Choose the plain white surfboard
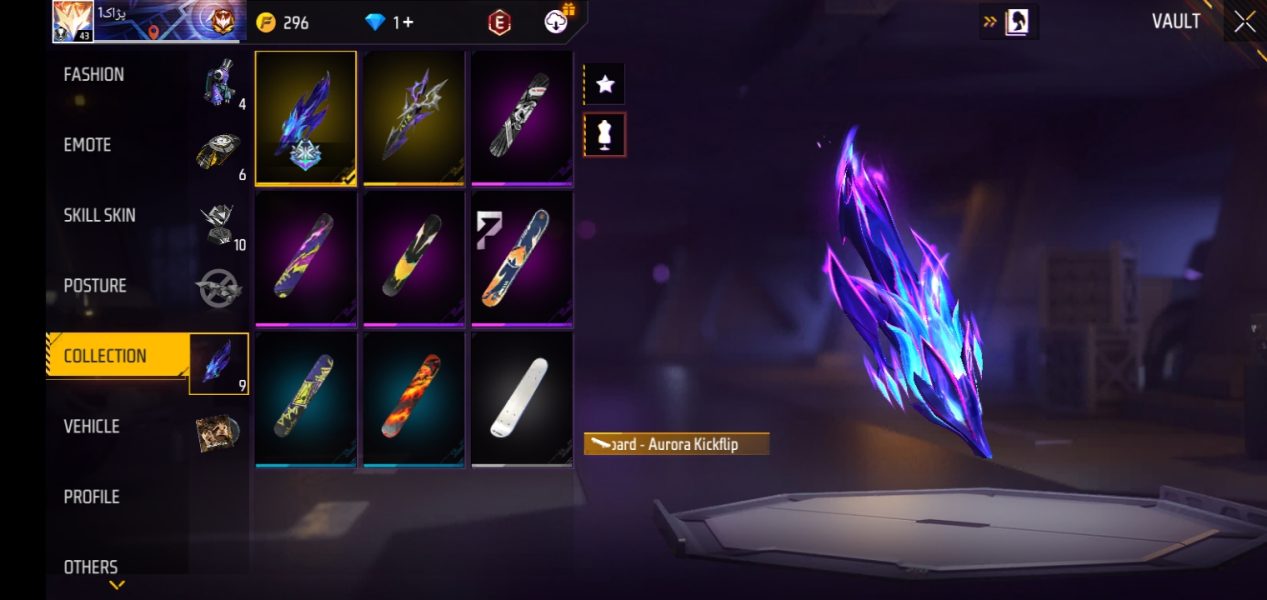1267x600 pixels. coord(521,398)
